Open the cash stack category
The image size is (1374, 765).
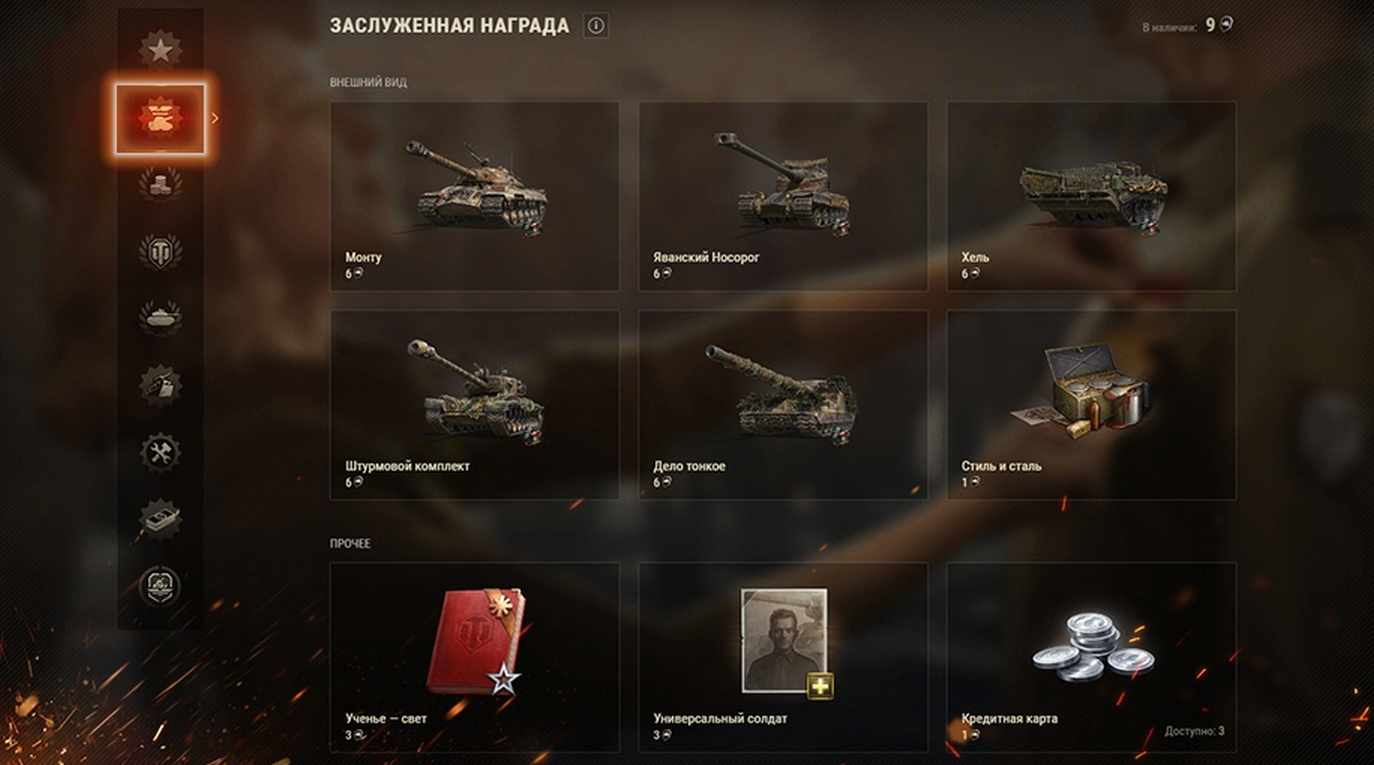click(160, 517)
